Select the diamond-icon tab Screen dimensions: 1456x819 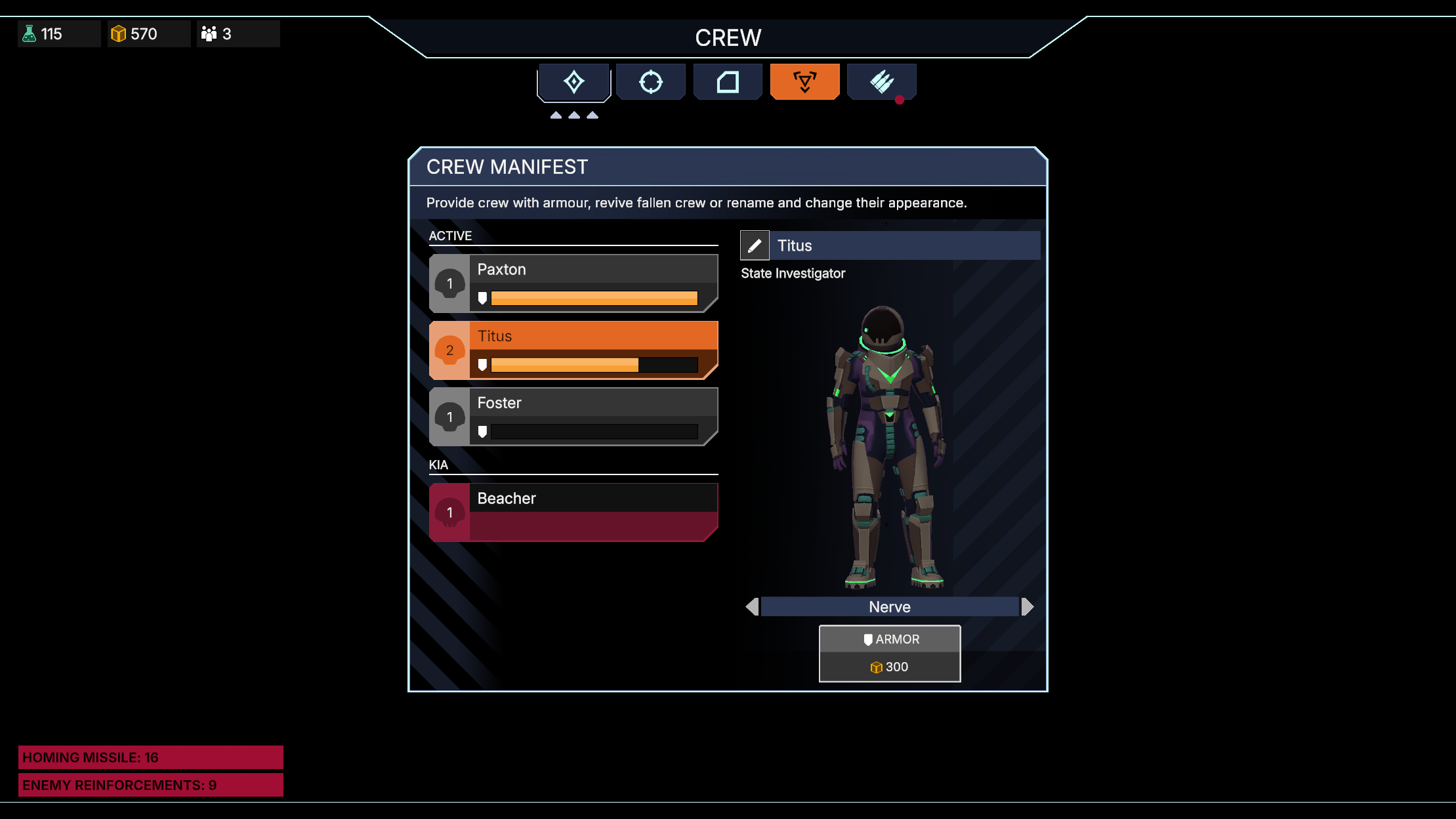[x=573, y=82]
